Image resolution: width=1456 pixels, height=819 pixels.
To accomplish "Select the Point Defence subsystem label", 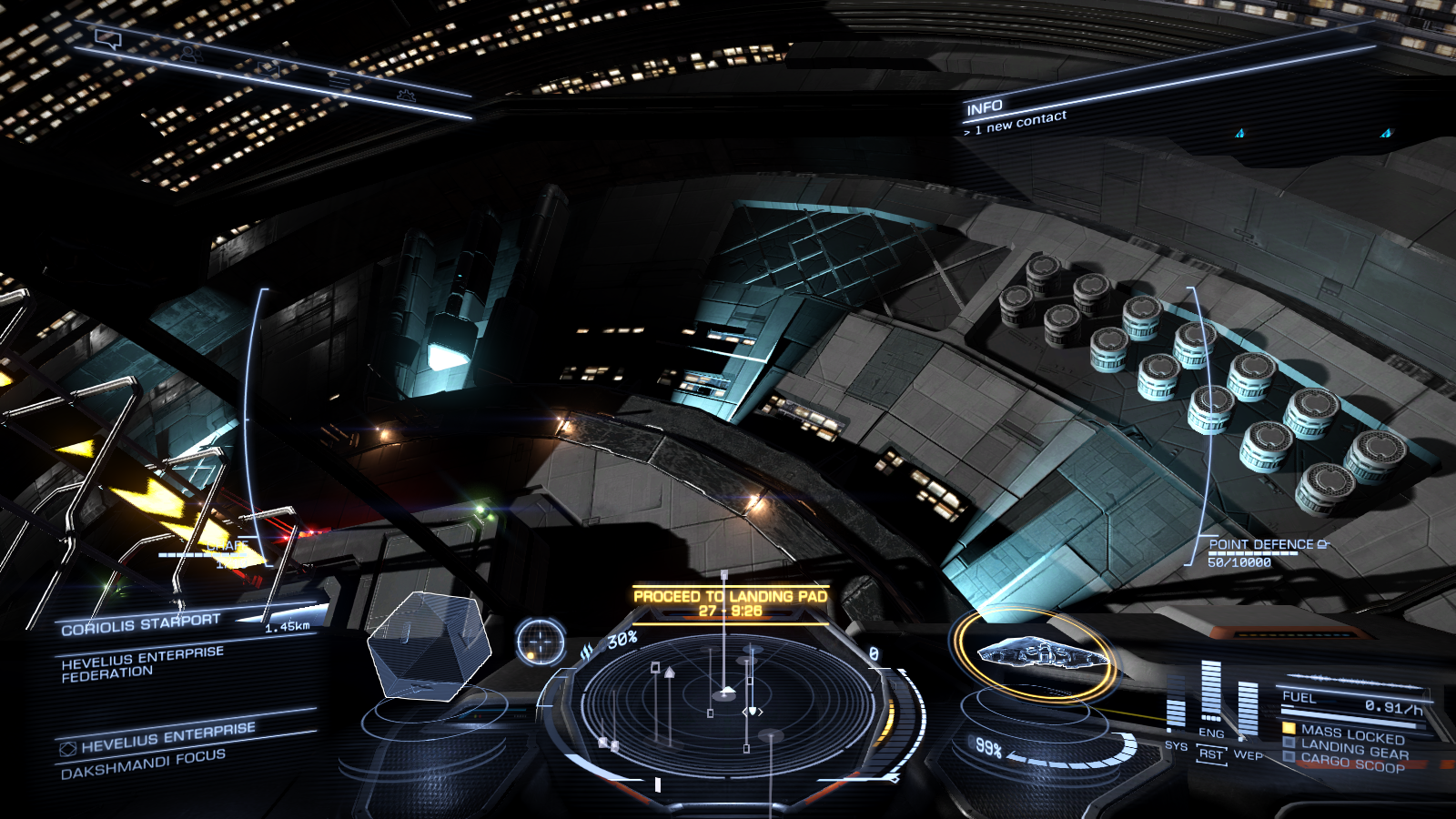I will pos(1260,544).
